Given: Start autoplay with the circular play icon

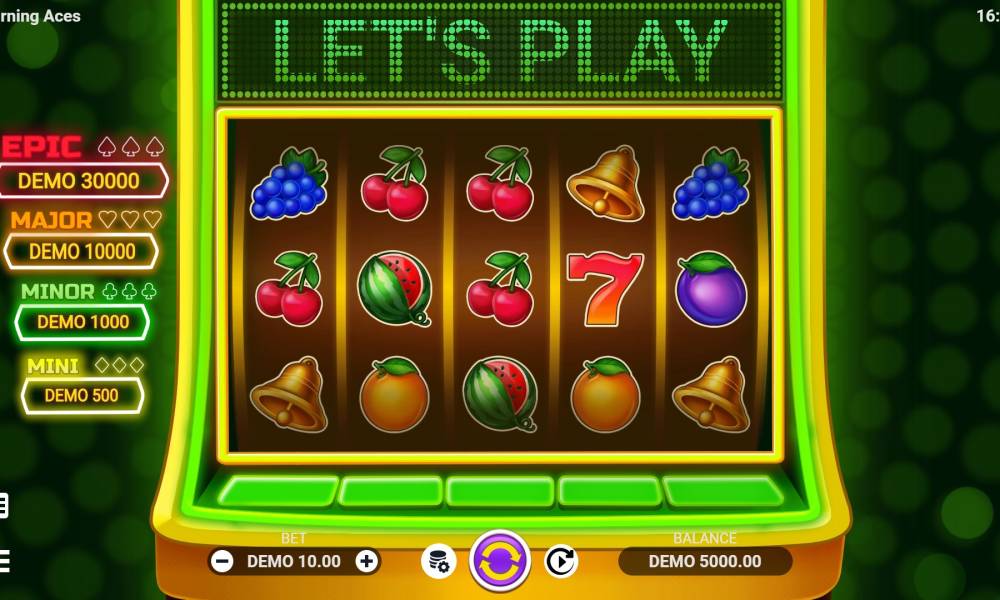Looking at the screenshot, I should [560, 561].
